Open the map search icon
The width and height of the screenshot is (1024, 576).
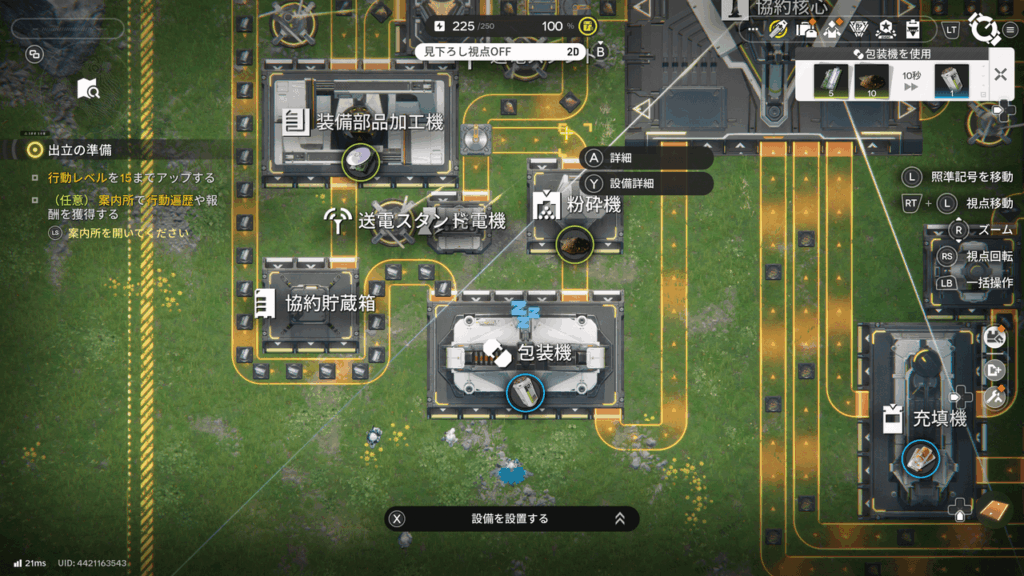tap(88, 89)
